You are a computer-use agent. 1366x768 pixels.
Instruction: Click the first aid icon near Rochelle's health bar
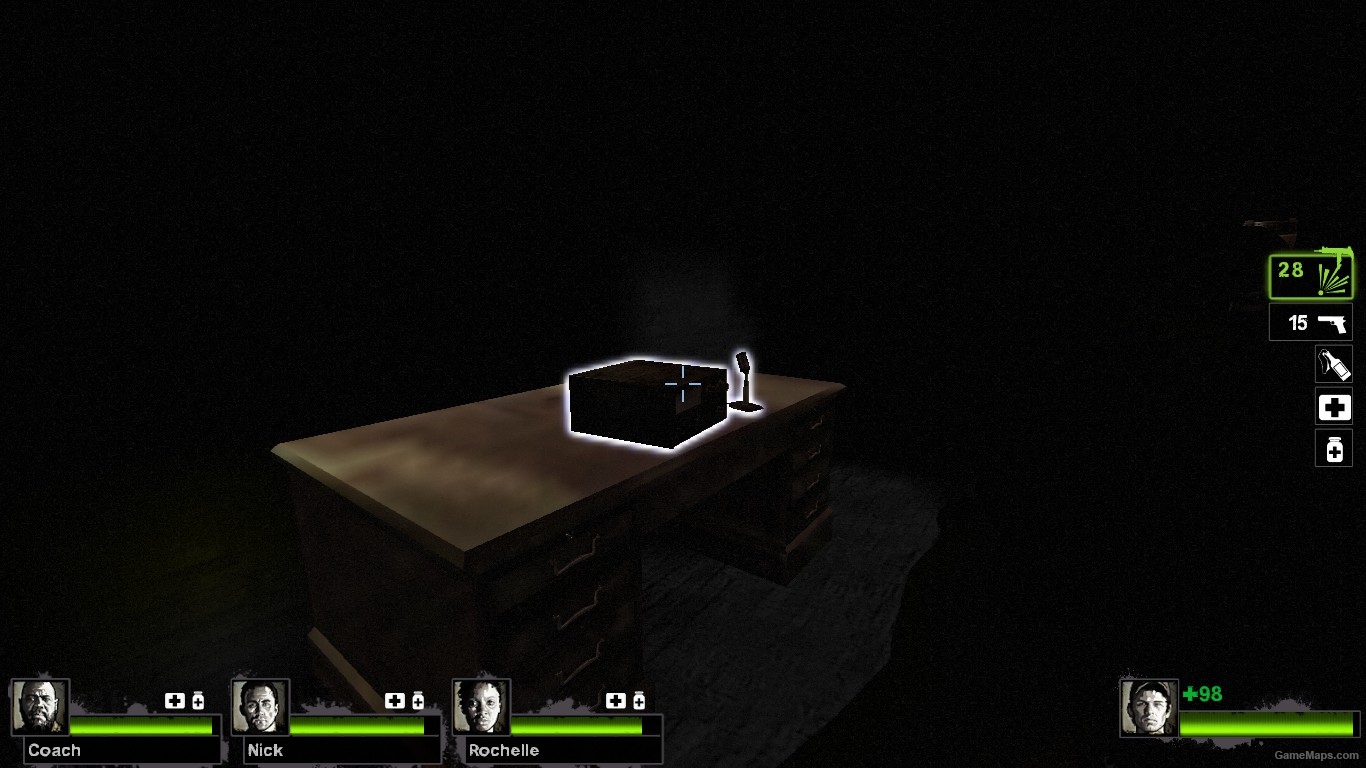[614, 701]
